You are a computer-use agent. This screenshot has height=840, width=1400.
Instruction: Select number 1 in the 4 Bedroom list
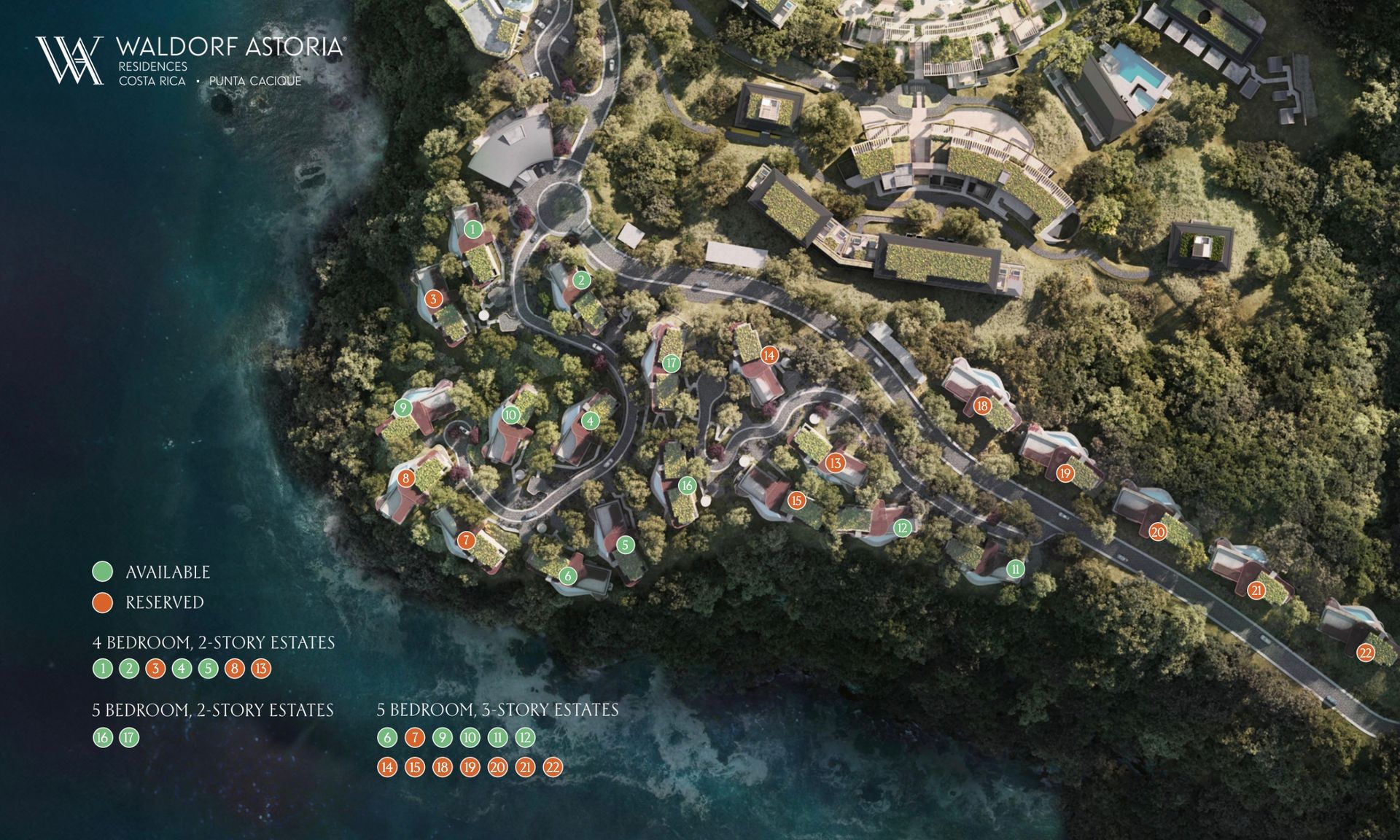click(103, 669)
